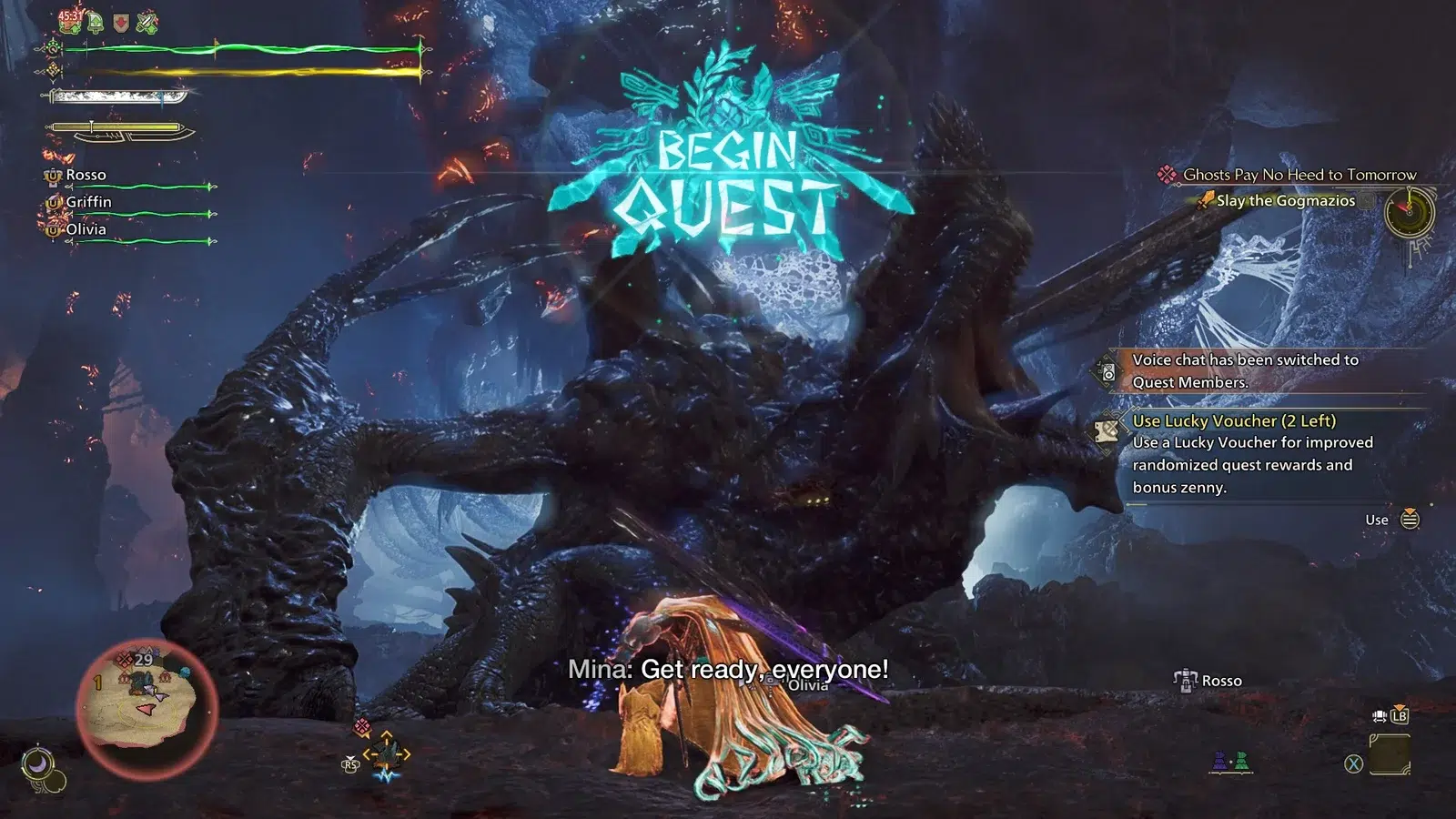The image size is (1456, 819).
Task: Click the red shield status buff icon
Action: click(120, 23)
